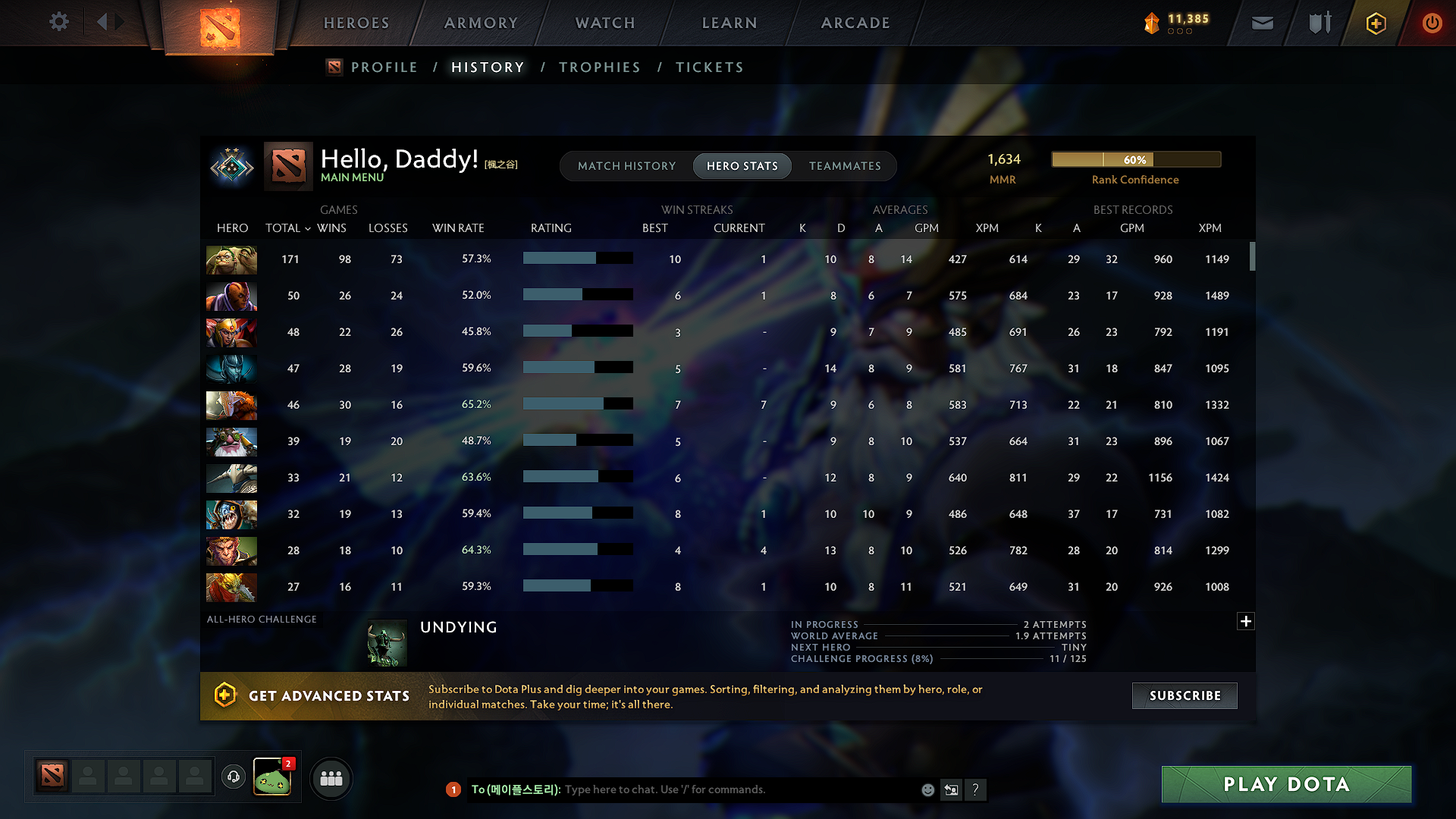Open the emoticon picker beside the chat box
This screenshot has height=819, width=1456.
[927, 789]
